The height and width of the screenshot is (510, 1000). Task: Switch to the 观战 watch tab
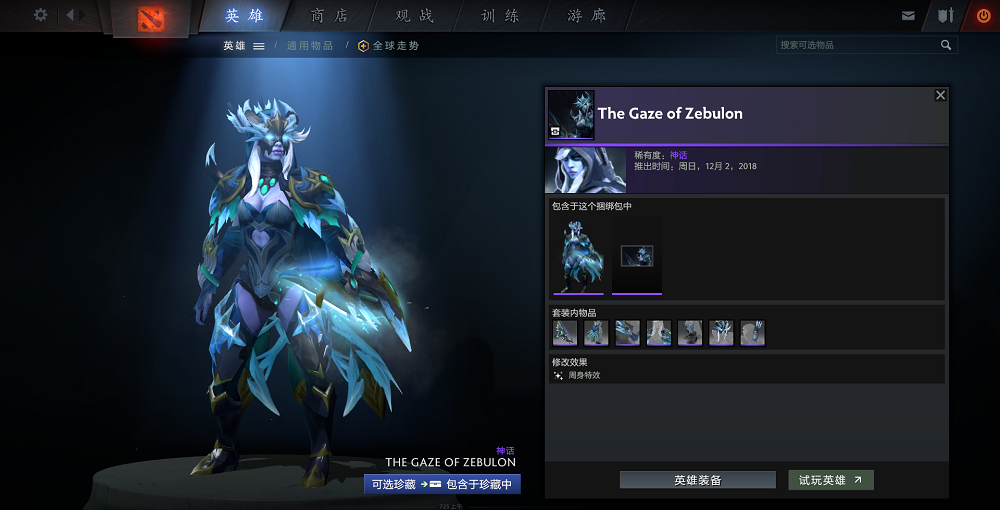415,16
